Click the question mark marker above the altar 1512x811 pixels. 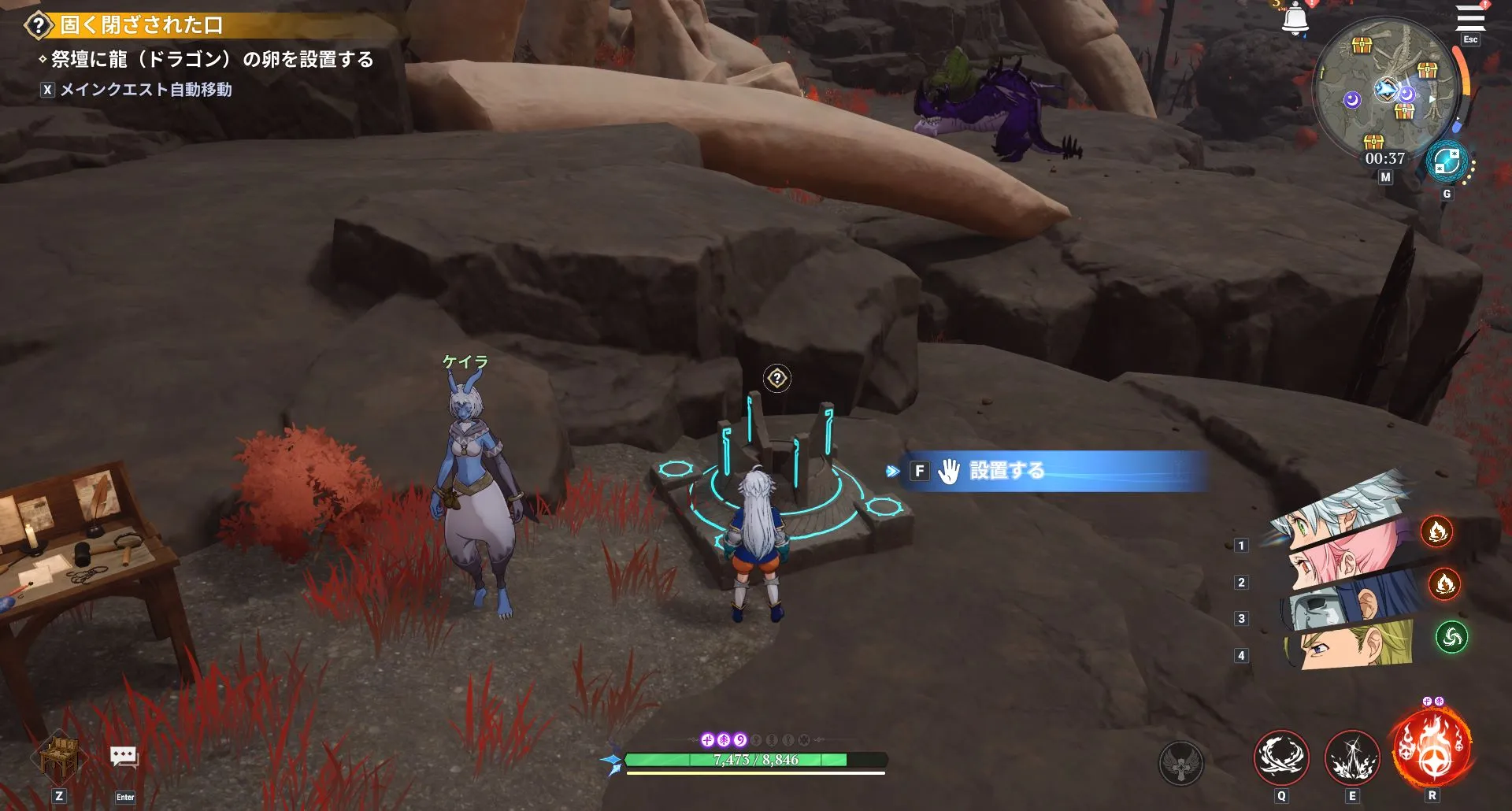776,380
